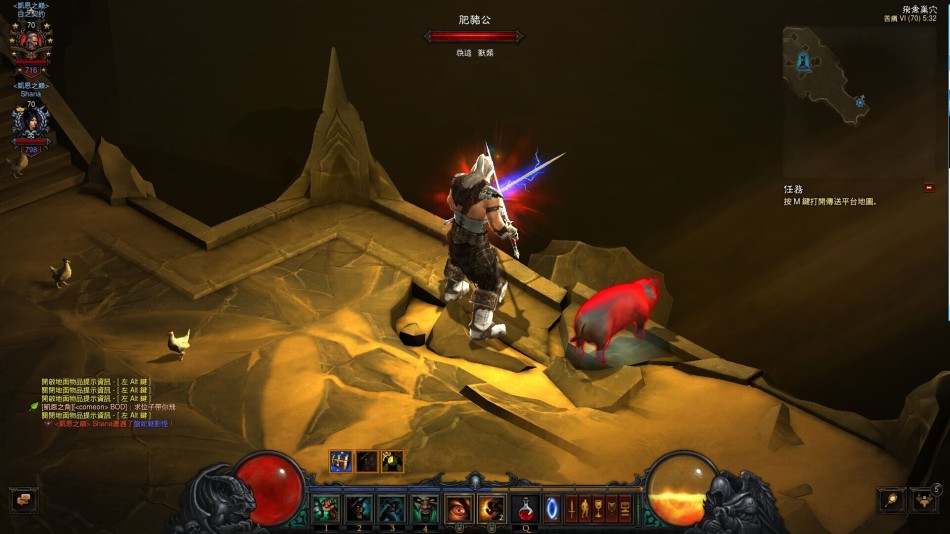
Task: Click the glowing yellow orb buff icon
Action: point(393,461)
